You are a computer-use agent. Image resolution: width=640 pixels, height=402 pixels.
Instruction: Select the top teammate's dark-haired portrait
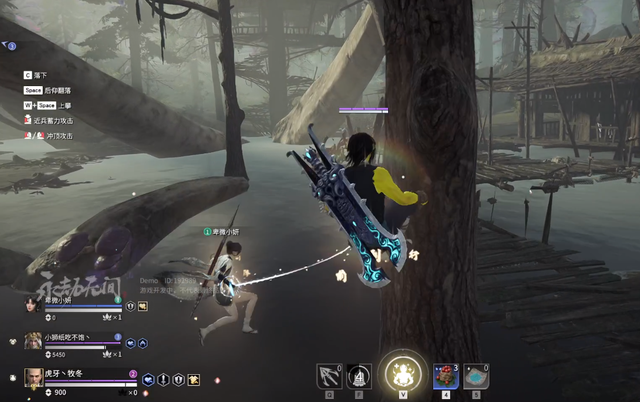click(33, 303)
